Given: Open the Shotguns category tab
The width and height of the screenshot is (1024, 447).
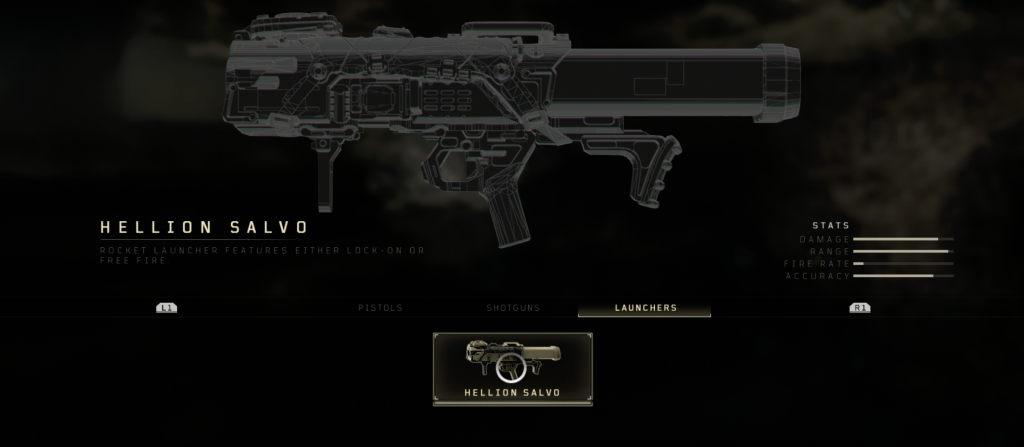Looking at the screenshot, I should point(513,308).
